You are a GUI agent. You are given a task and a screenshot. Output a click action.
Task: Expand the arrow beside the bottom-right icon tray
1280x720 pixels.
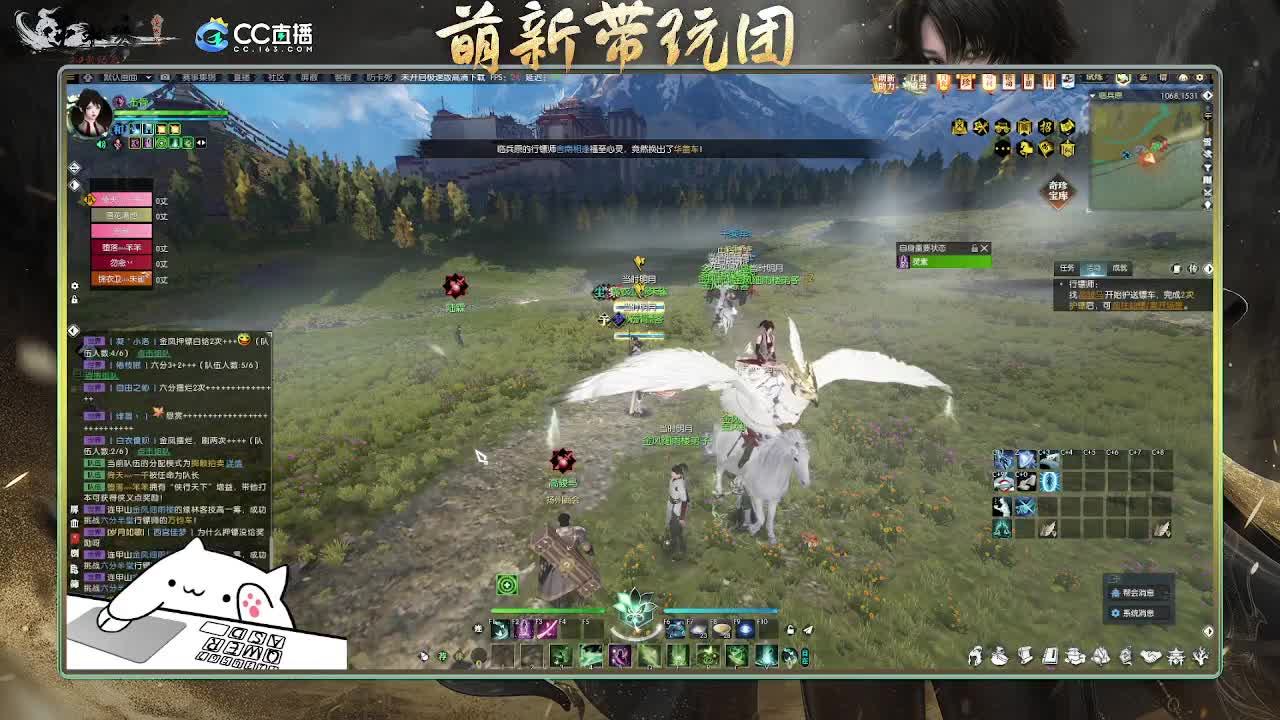tap(1208, 631)
